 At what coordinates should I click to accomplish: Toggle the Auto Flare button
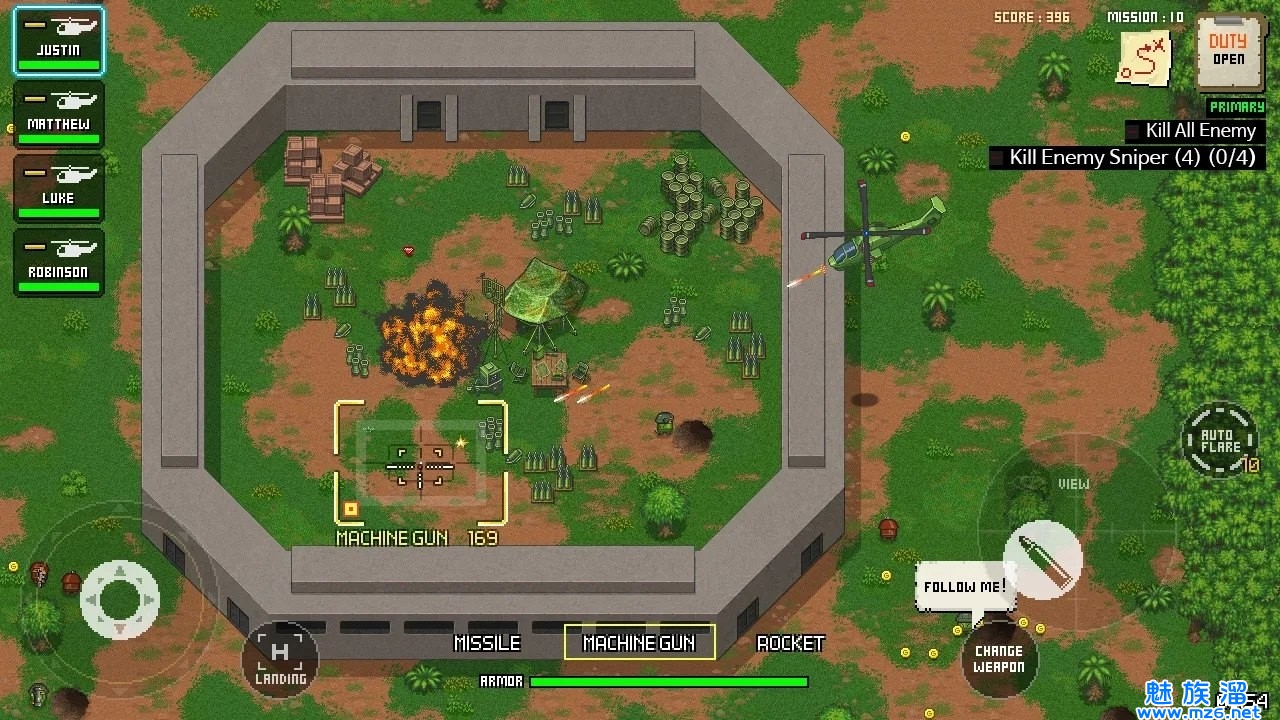(x=1220, y=440)
